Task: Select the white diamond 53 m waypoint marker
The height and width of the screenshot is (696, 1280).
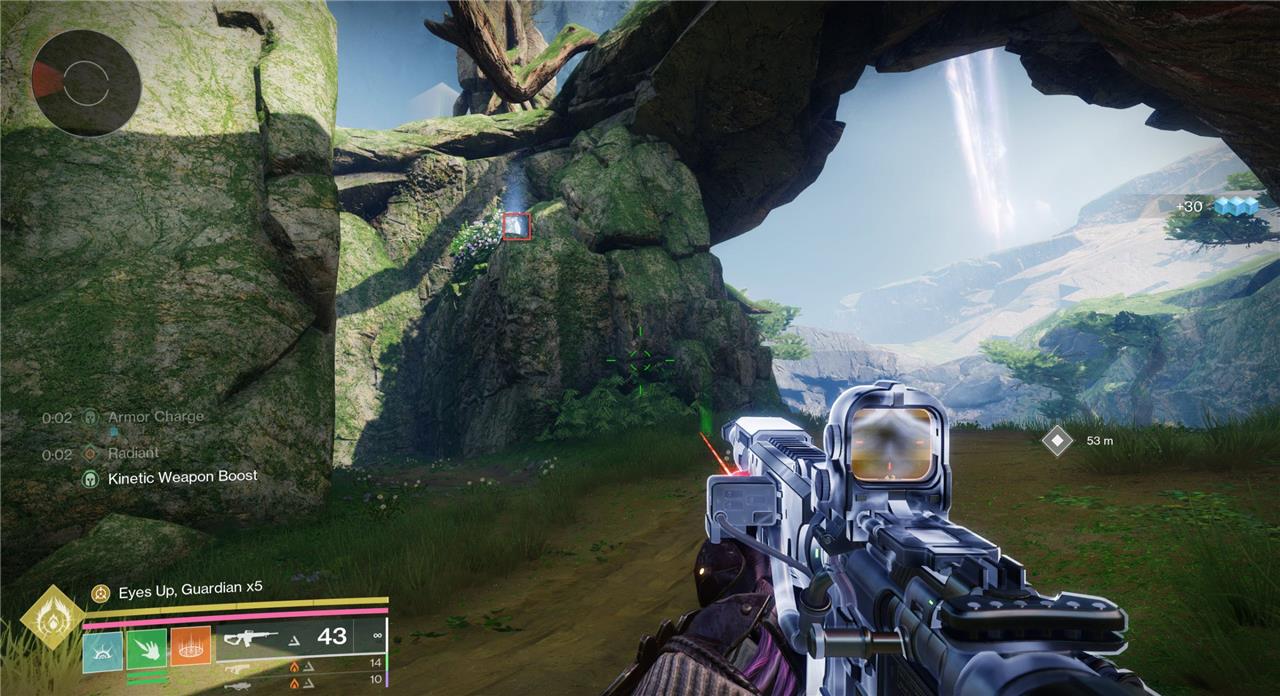Action: click(1057, 440)
